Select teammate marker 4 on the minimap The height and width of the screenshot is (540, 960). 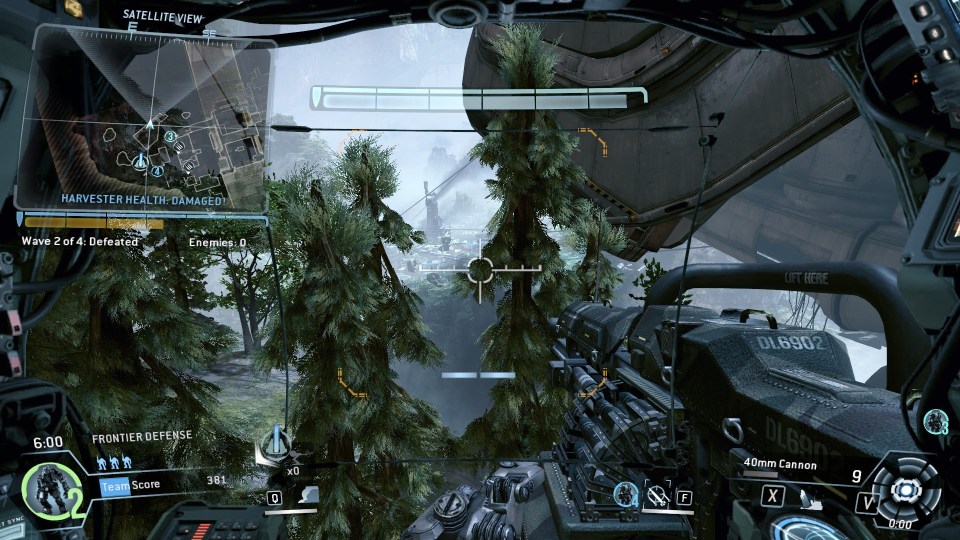[x=157, y=171]
